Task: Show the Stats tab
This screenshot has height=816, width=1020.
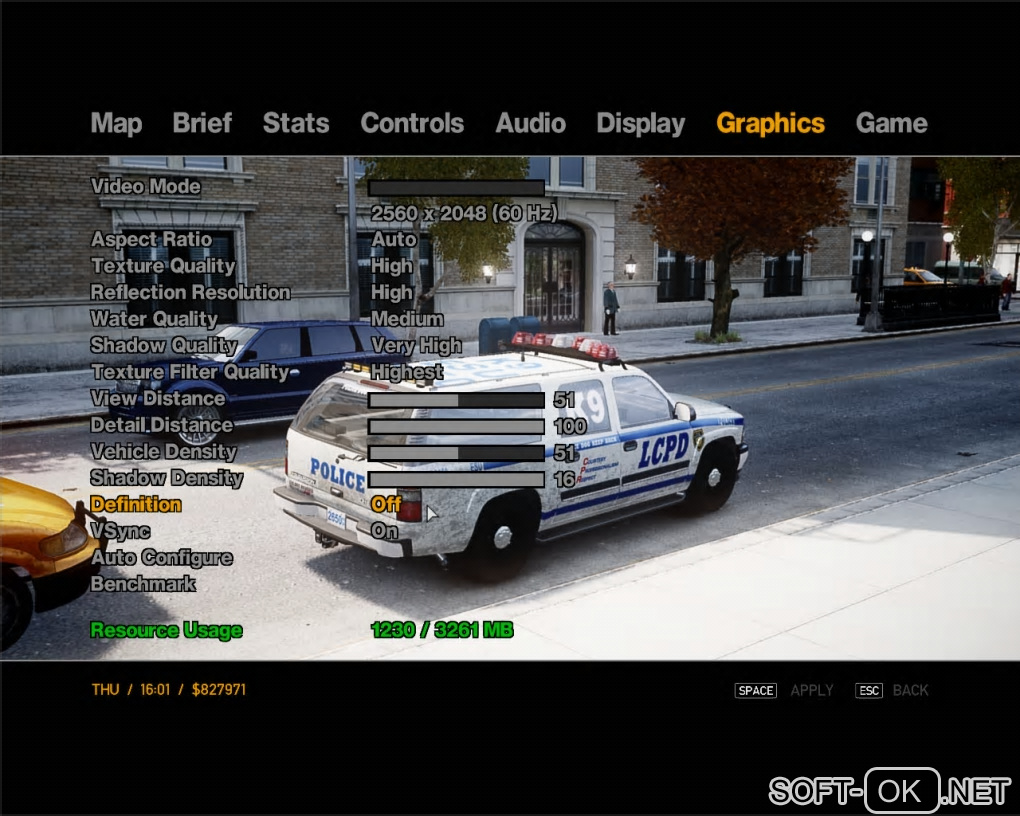Action: (x=295, y=124)
